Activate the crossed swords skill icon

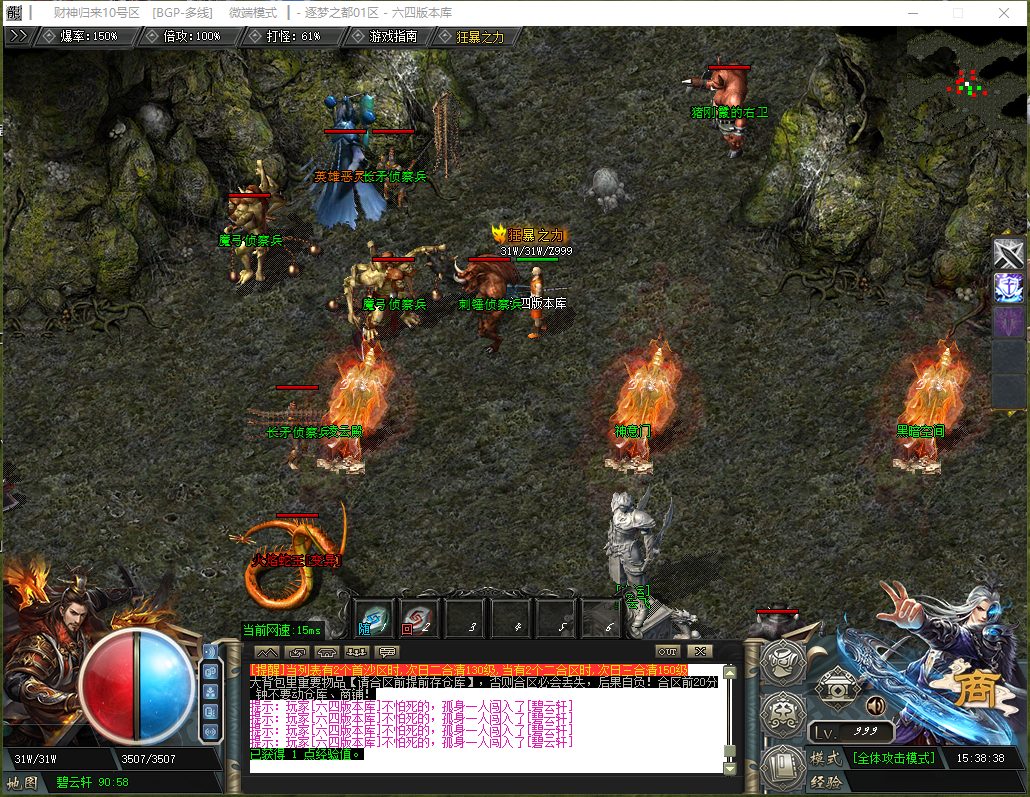1009,253
